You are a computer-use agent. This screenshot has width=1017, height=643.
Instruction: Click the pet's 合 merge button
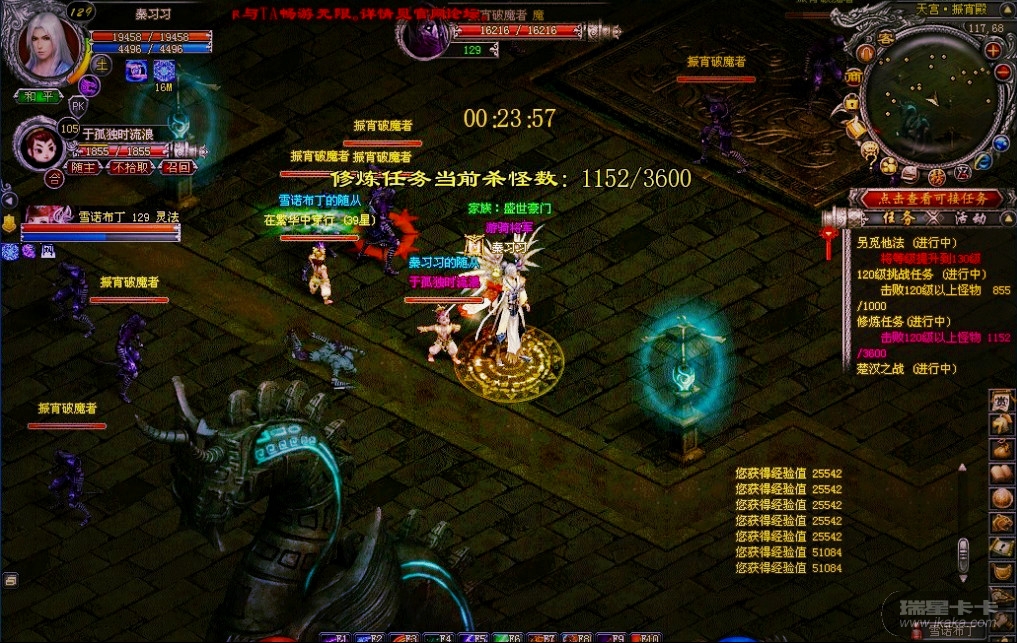(x=53, y=179)
